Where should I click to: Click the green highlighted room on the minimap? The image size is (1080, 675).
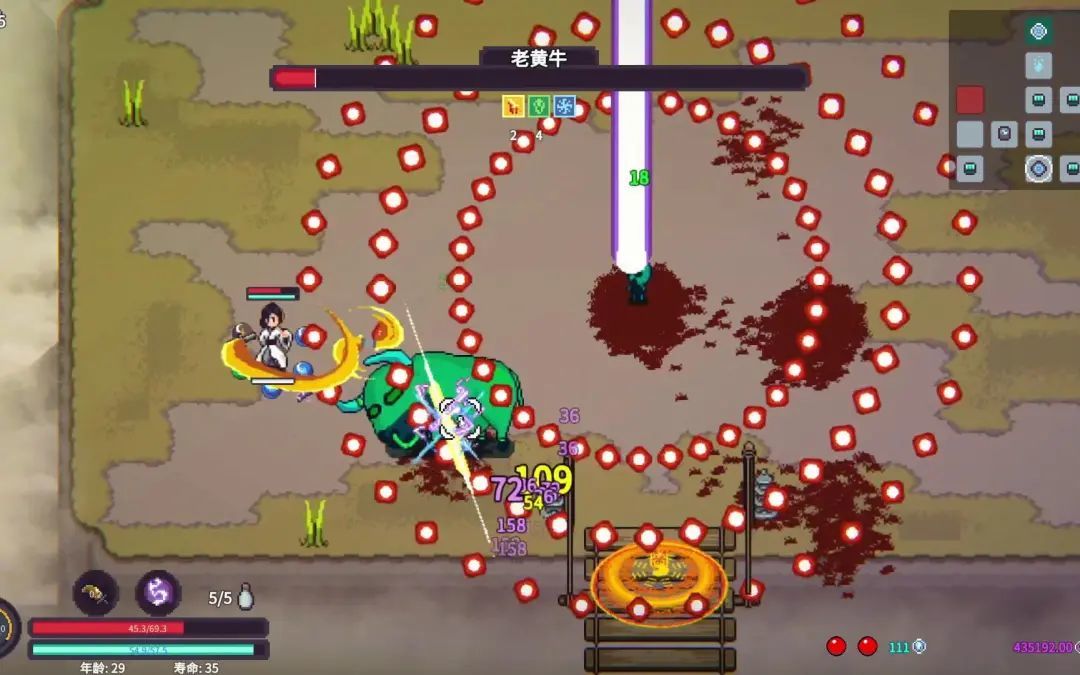pyautogui.click(x=1039, y=31)
